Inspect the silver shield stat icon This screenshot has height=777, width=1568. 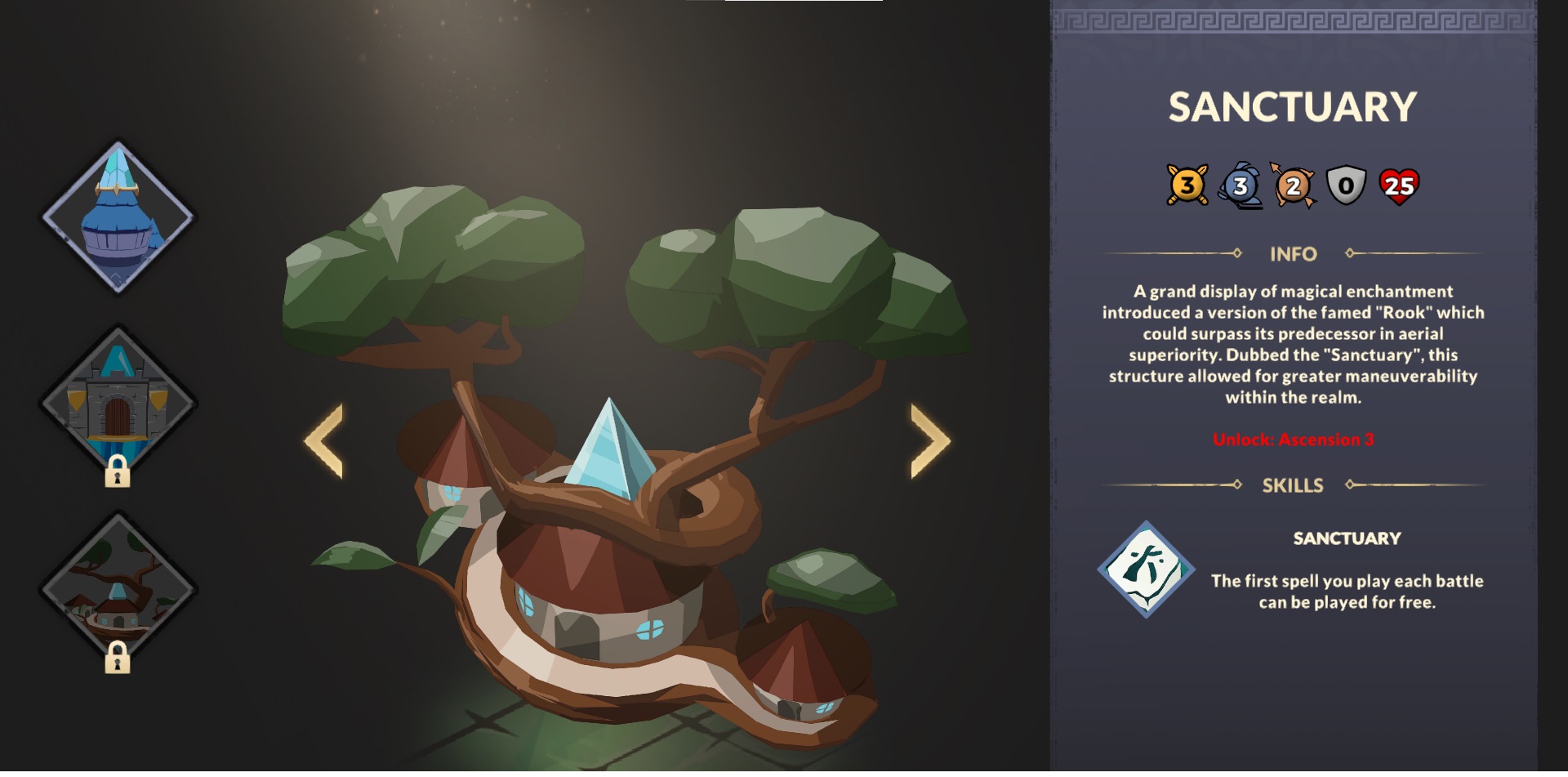(1346, 186)
